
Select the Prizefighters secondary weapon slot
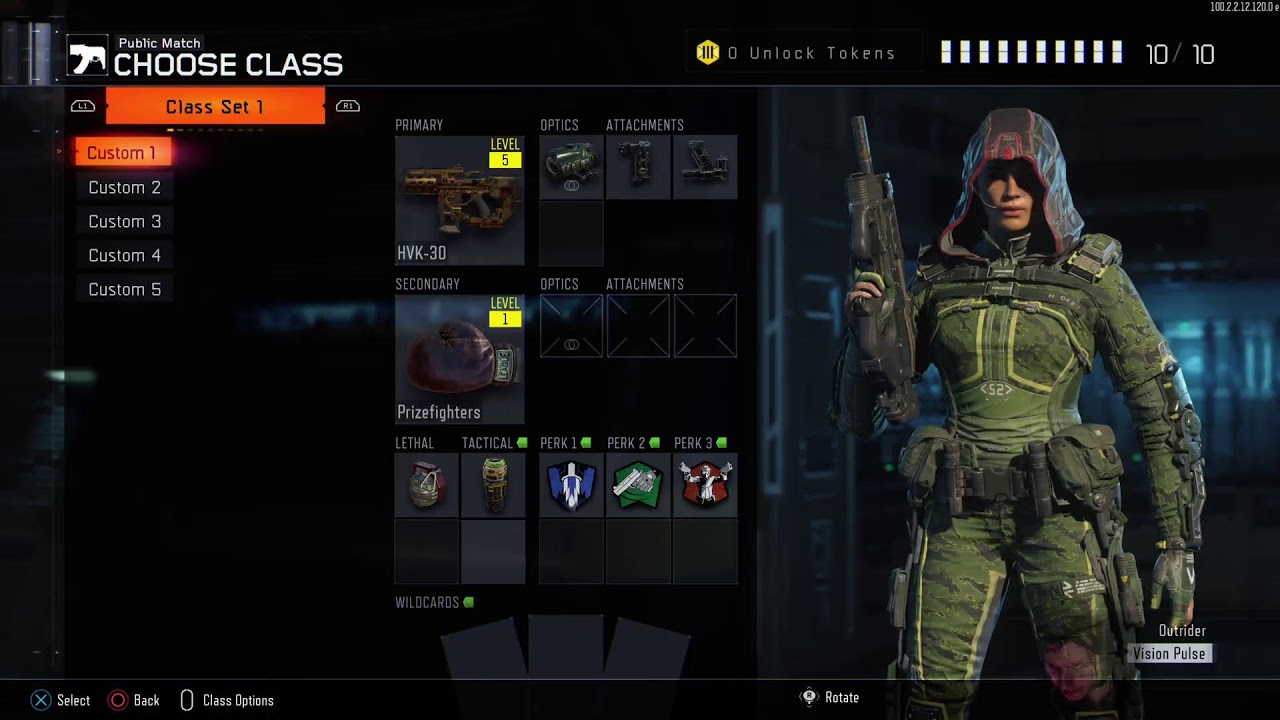point(459,359)
